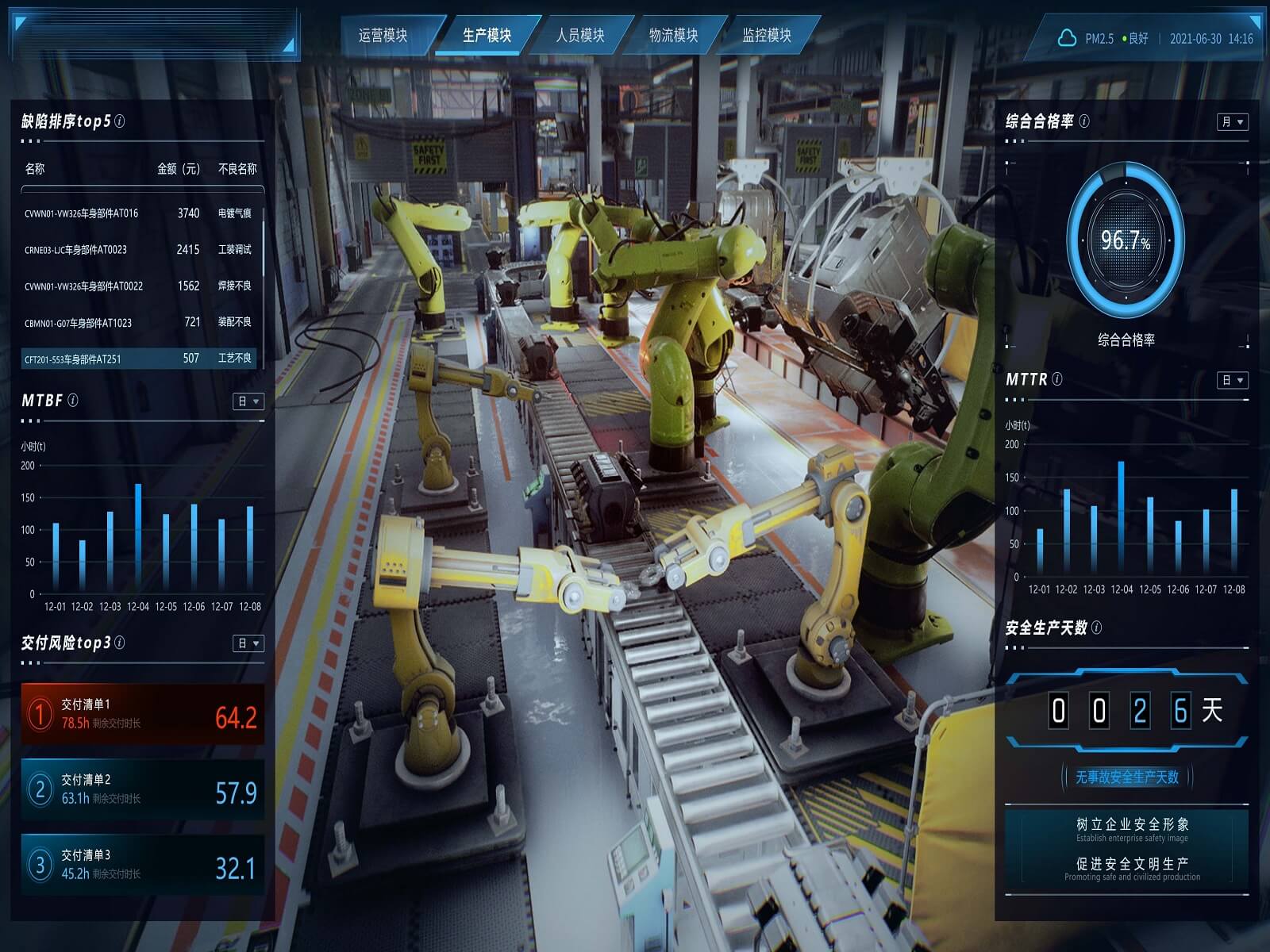Click the info icon beside 安全生产天数
The image size is (1270, 952).
(x=1097, y=628)
